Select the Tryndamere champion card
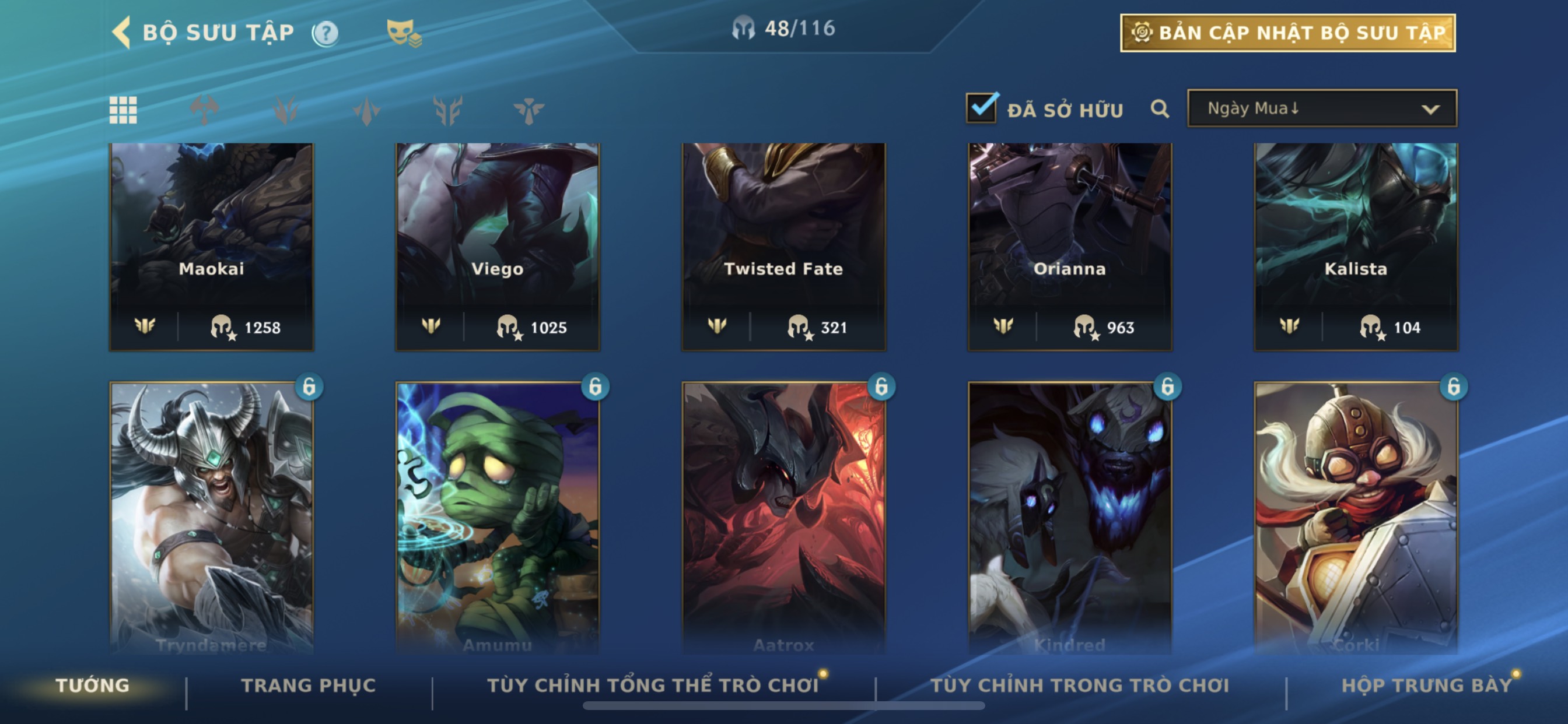This screenshot has height=724, width=1568. click(211, 517)
